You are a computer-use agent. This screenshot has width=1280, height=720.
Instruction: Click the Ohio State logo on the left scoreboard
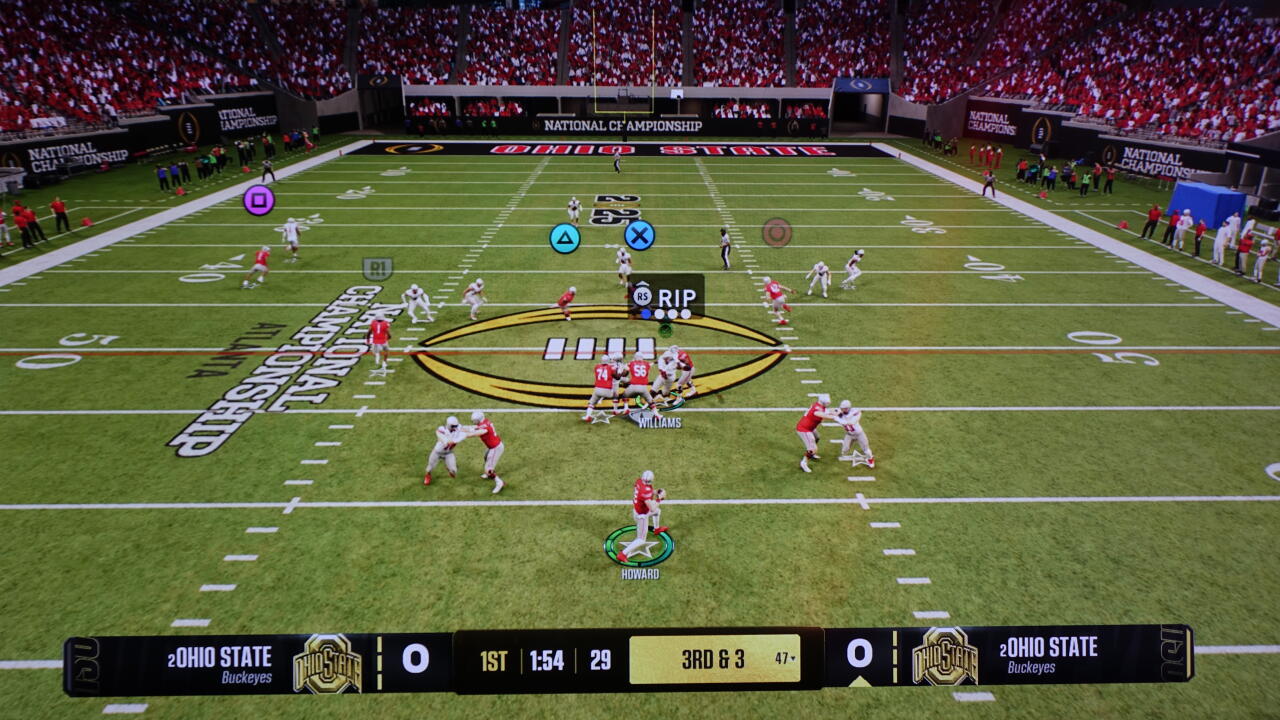pyautogui.click(x=329, y=659)
